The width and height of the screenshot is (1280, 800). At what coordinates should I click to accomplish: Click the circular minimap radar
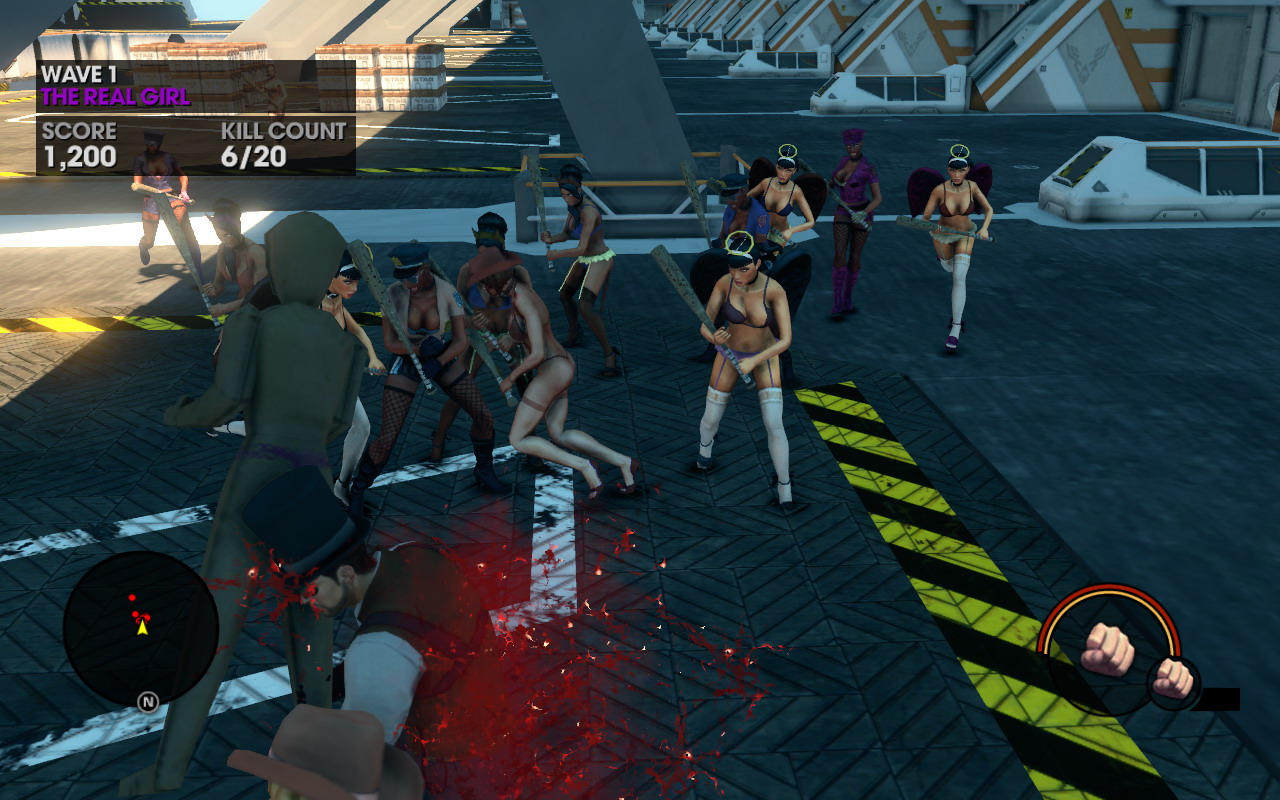pos(140,628)
